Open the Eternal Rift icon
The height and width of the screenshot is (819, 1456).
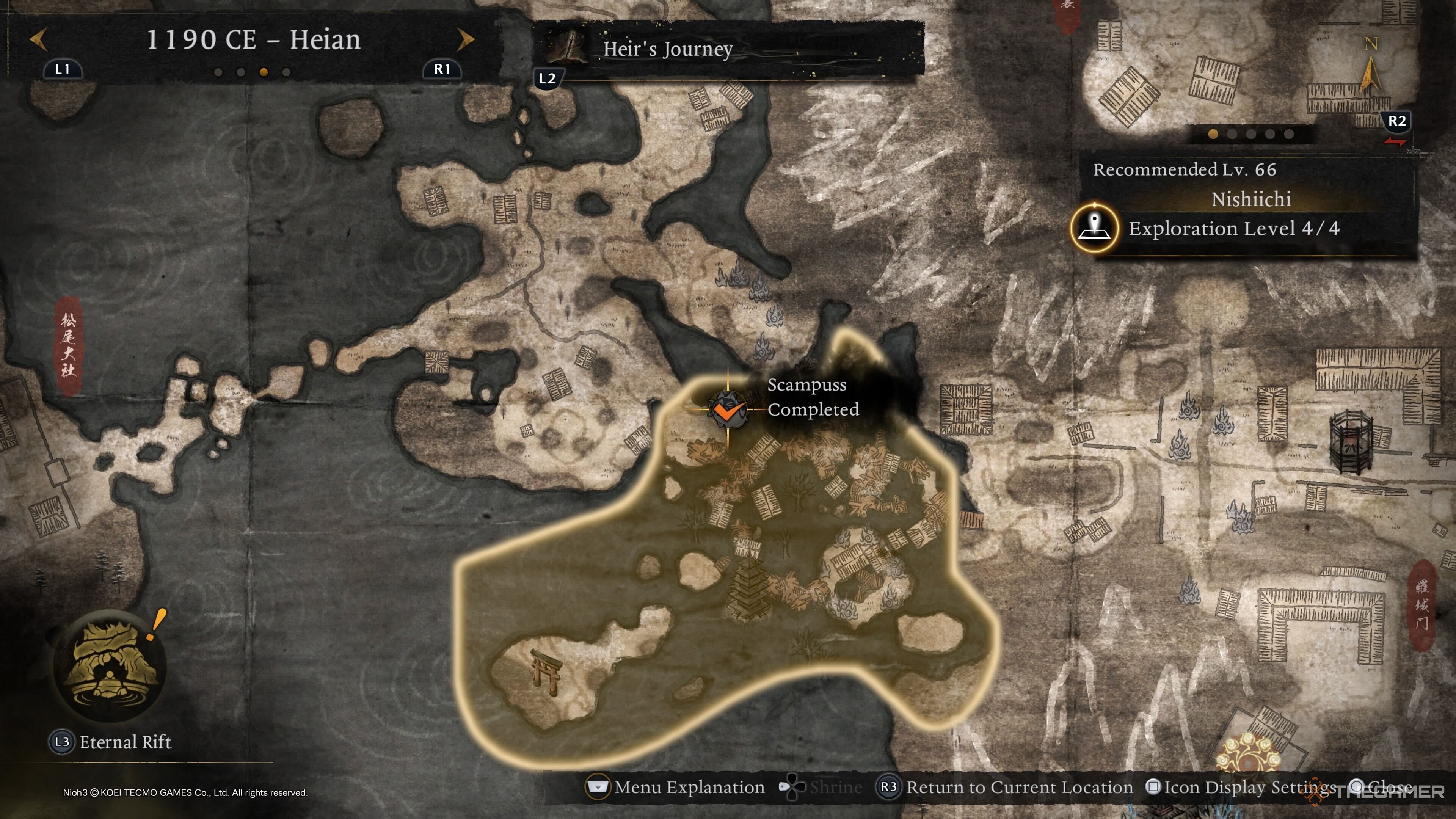pos(110,665)
